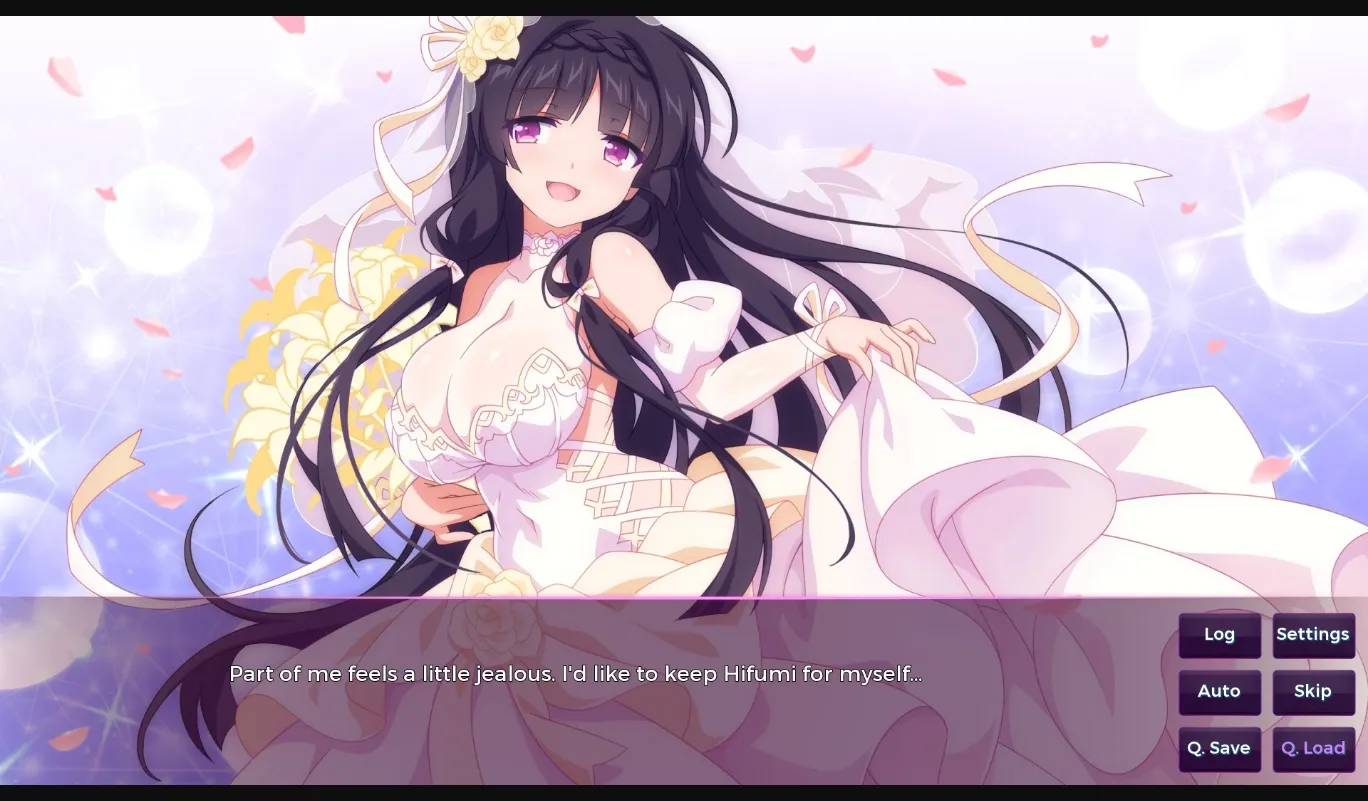Disable Skip mode by clicking Skip again
1368x801 pixels.
(x=1313, y=692)
